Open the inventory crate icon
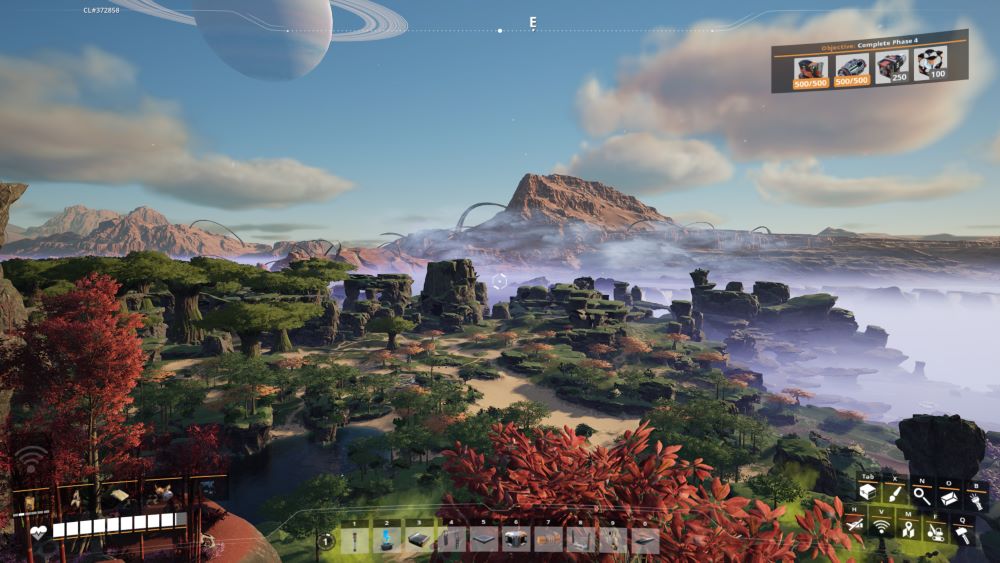 866,493
